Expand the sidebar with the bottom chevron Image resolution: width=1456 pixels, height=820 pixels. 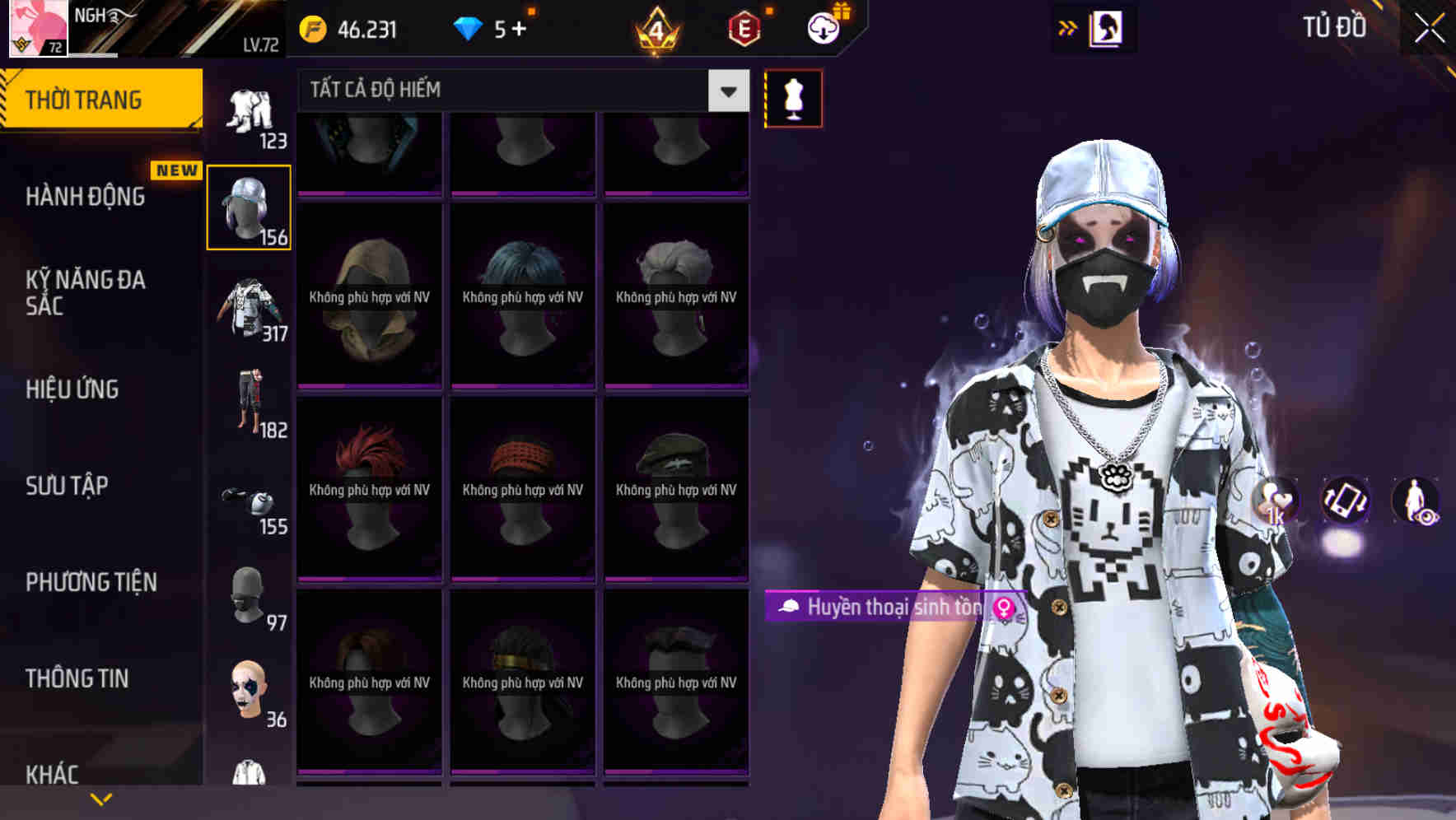pos(99,799)
